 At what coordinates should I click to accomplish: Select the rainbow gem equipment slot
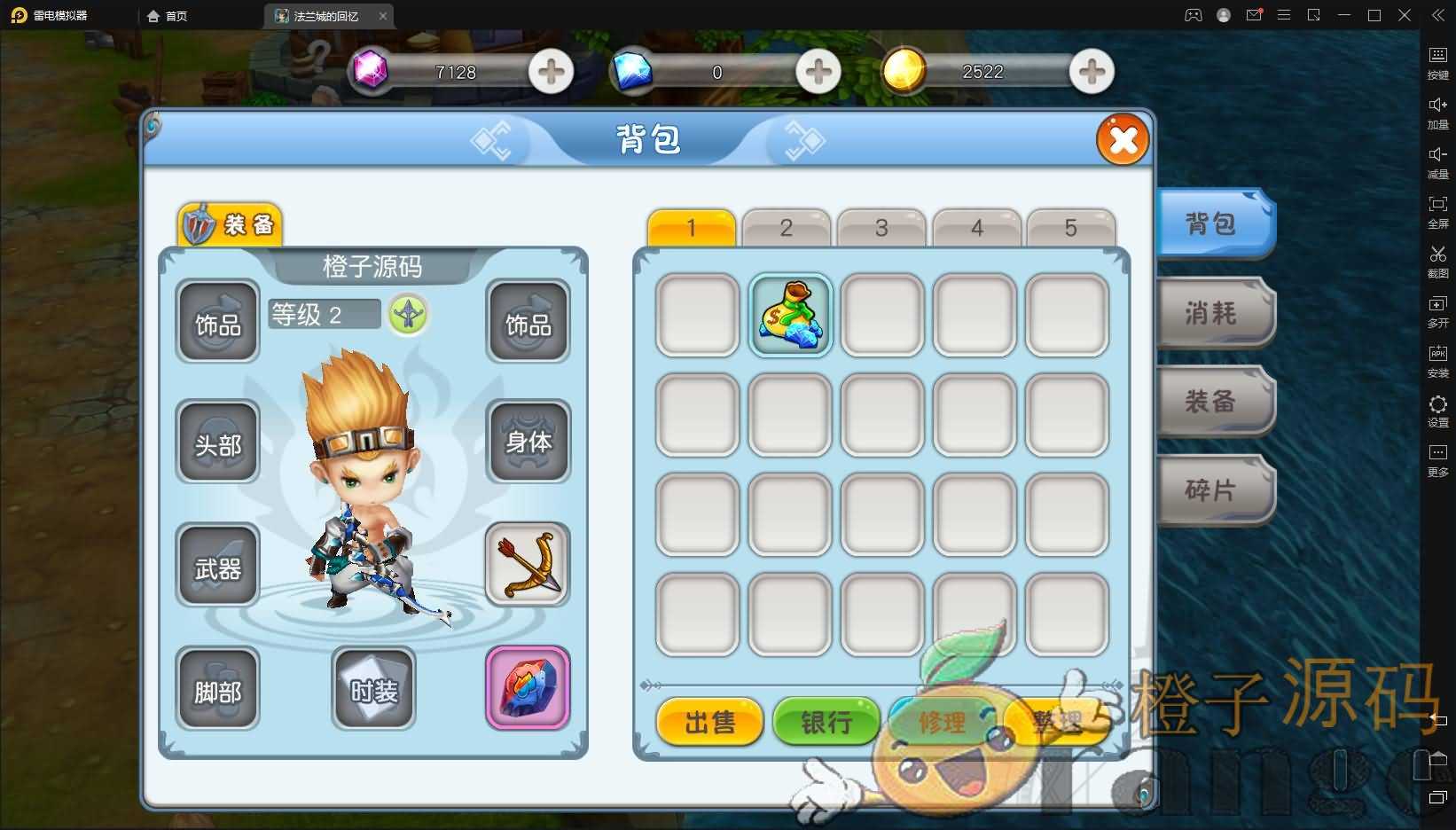coord(528,687)
